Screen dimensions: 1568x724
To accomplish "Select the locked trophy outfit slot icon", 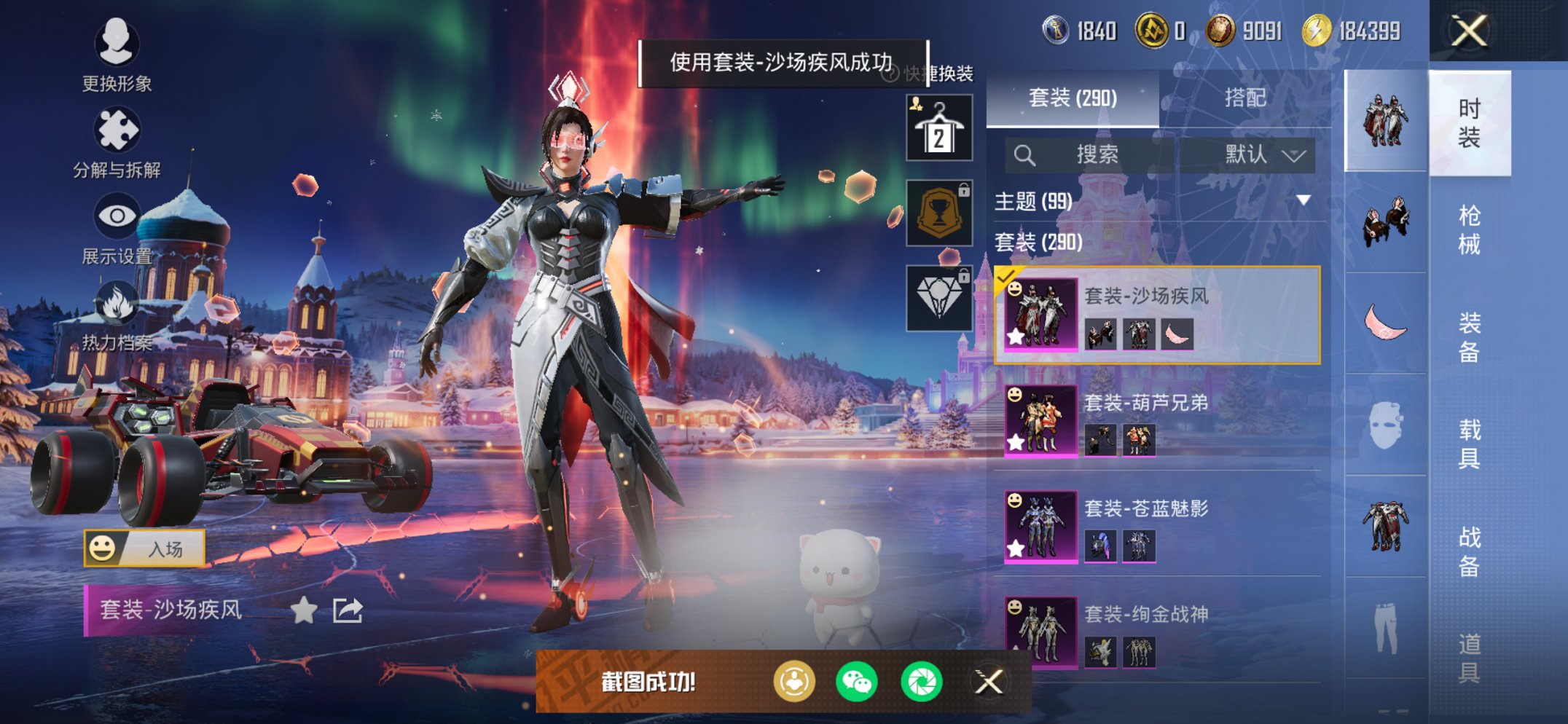I will (938, 212).
